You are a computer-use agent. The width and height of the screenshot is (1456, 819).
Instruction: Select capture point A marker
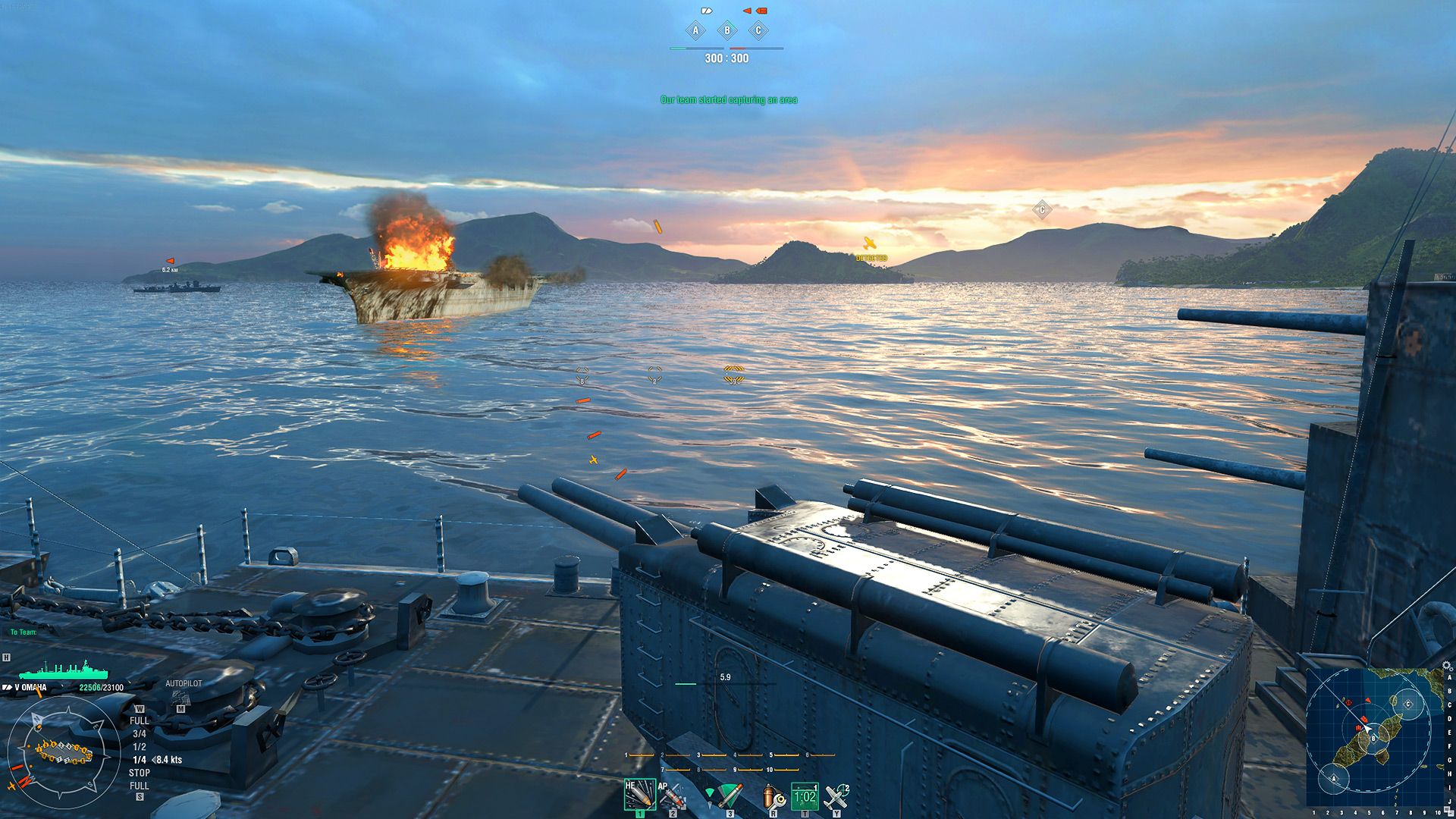point(696,30)
